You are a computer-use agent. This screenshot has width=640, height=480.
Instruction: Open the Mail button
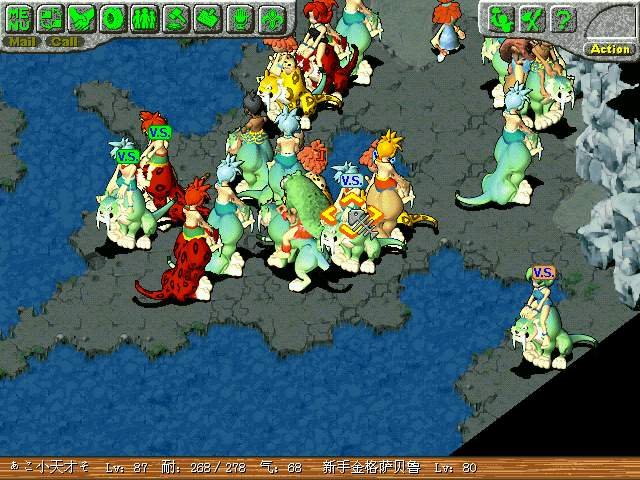pyautogui.click(x=19, y=42)
